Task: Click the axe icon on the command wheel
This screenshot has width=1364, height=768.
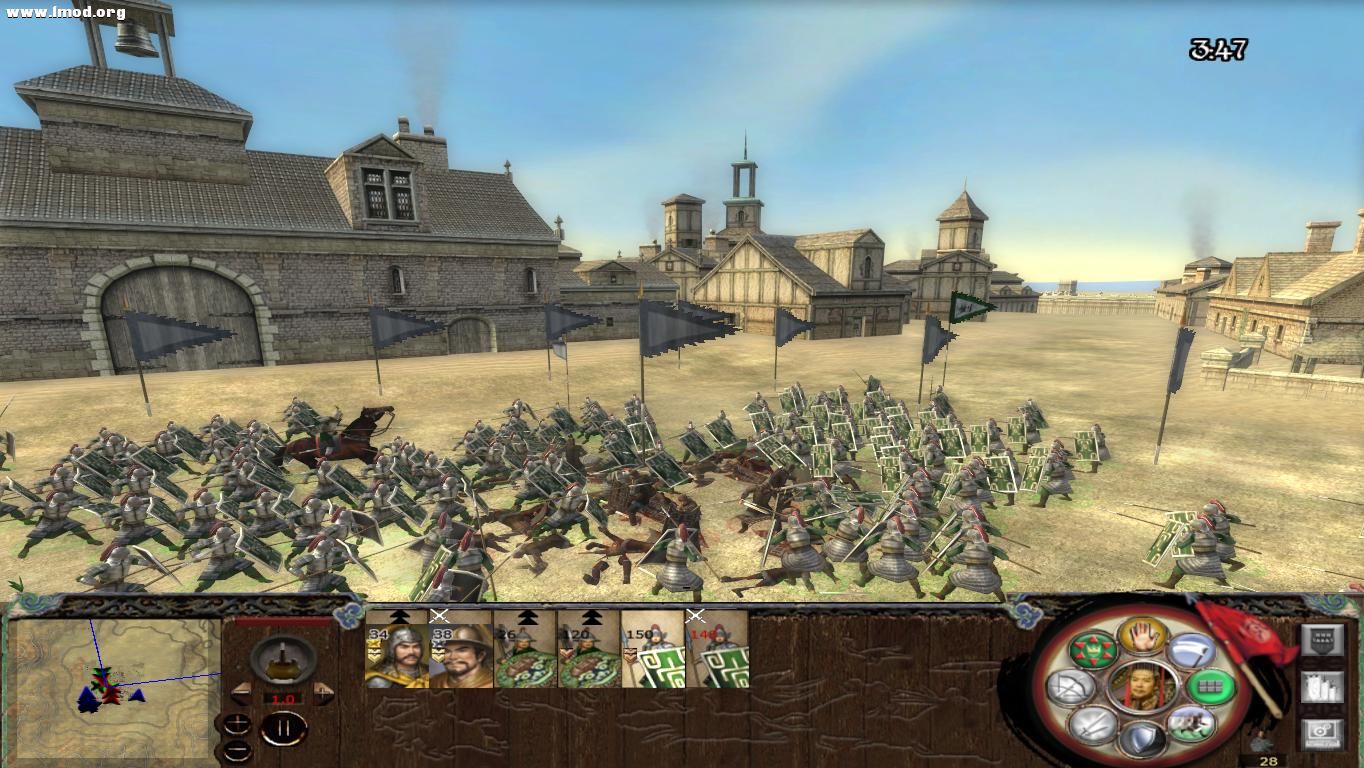Action: [1193, 650]
